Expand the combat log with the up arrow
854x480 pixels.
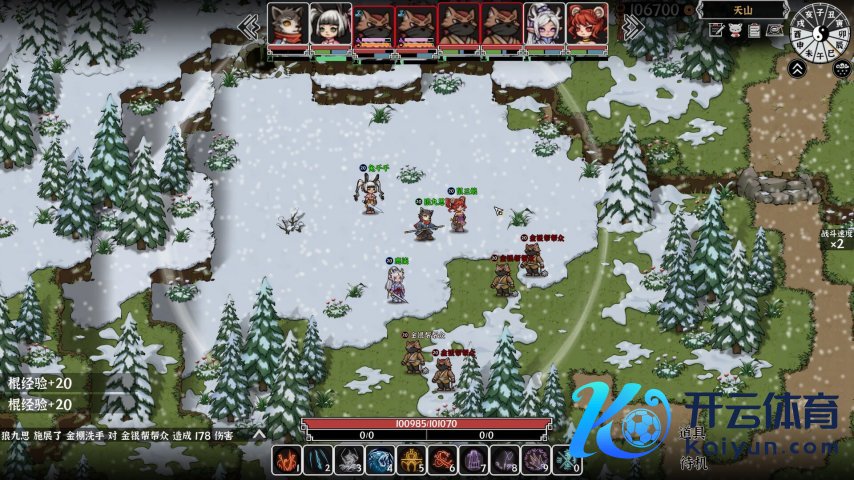point(258,435)
